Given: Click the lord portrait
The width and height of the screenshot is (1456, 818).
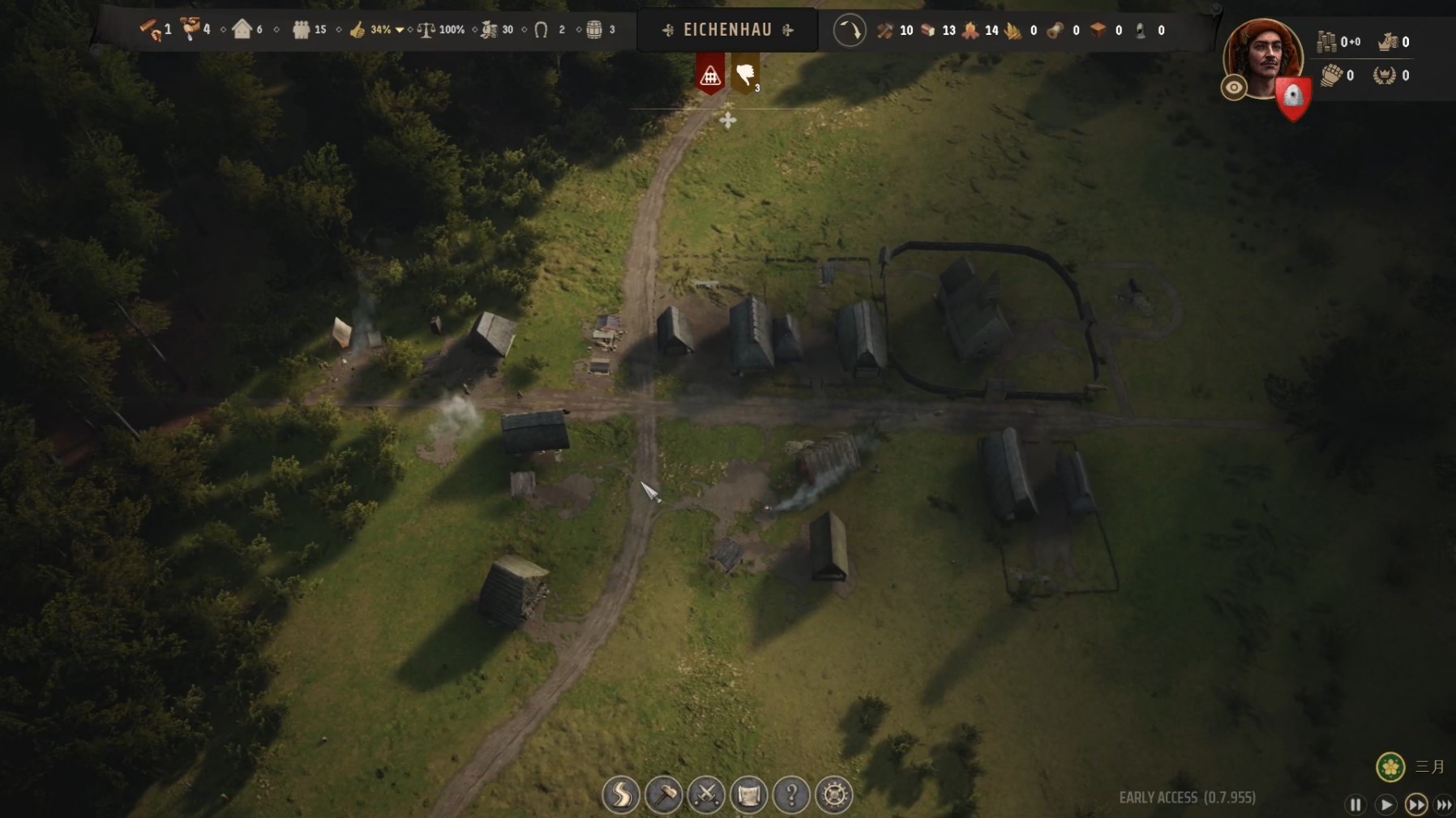Looking at the screenshot, I should [x=1262, y=57].
